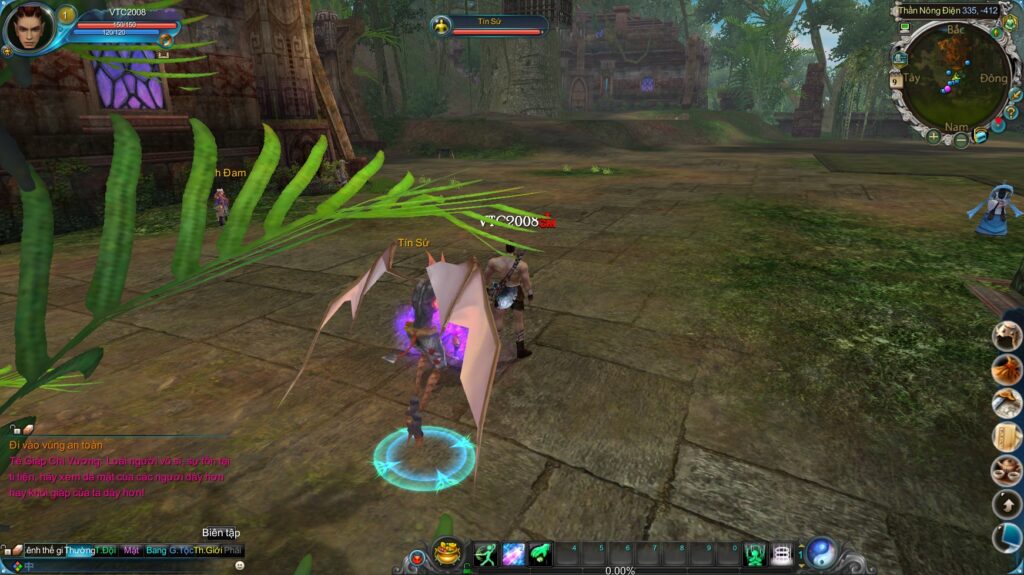Click the yin-yang orb on the hotbar
This screenshot has width=1024, height=575.
point(821,553)
